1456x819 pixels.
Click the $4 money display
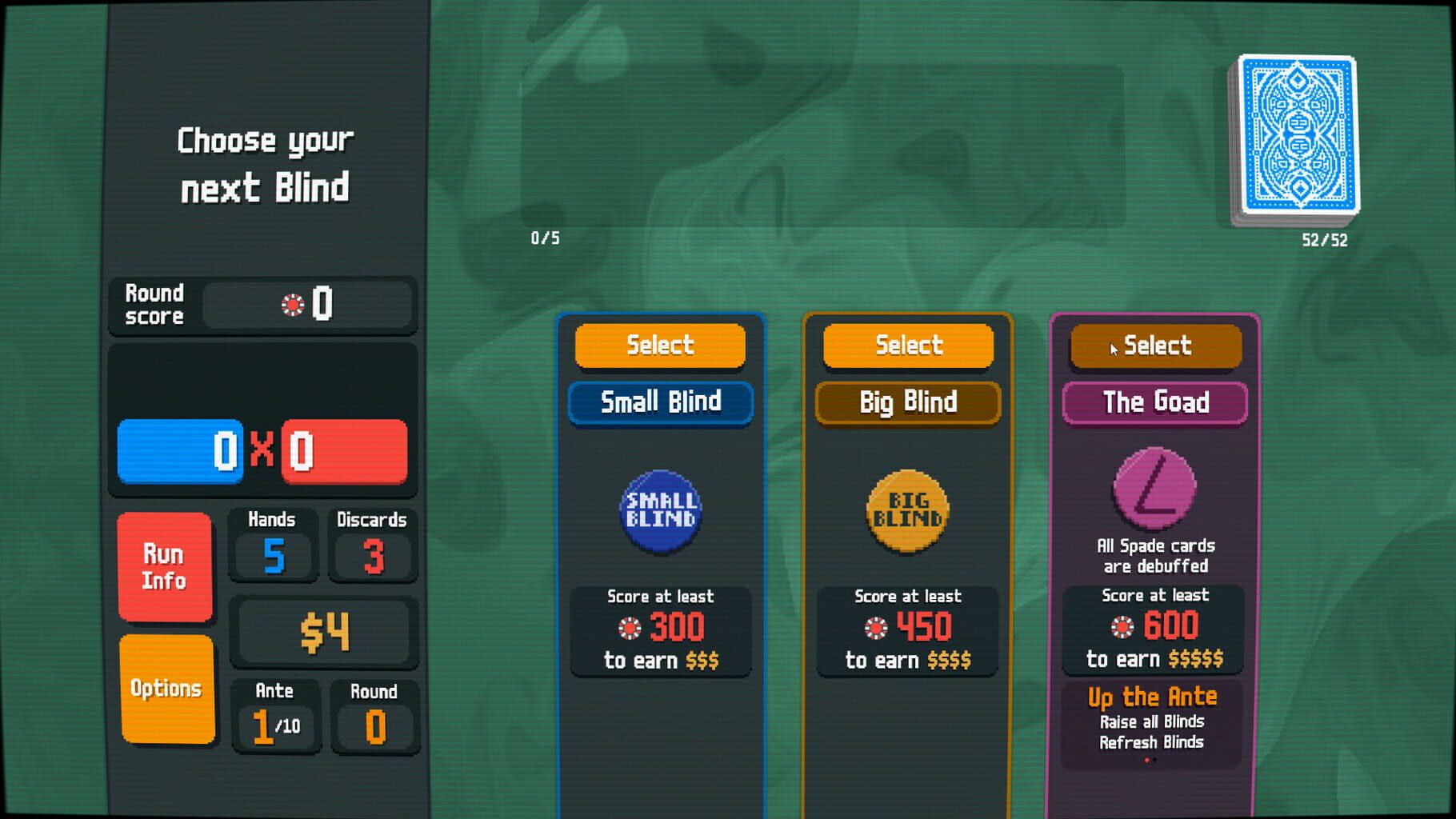(323, 631)
